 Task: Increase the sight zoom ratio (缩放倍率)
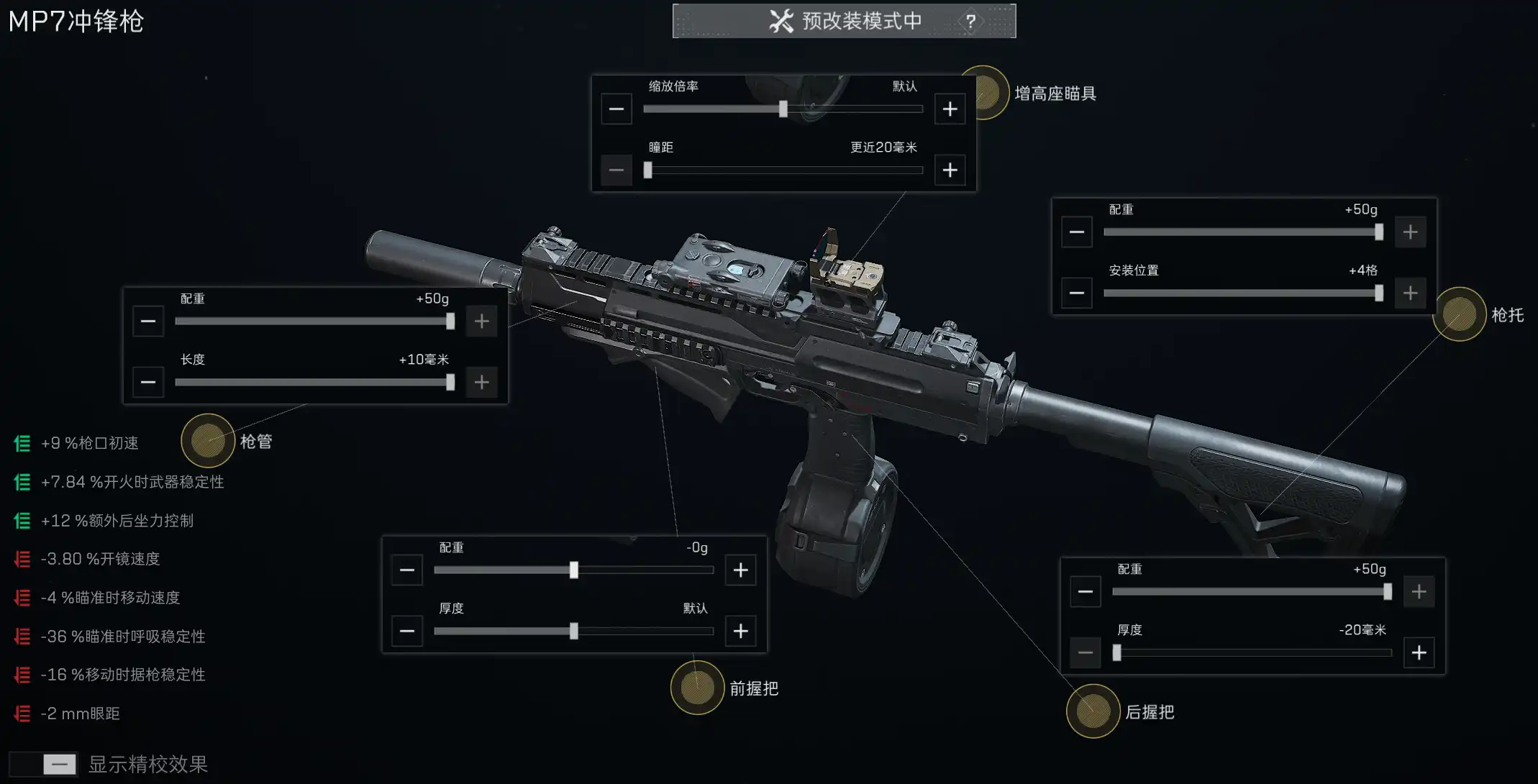950,109
